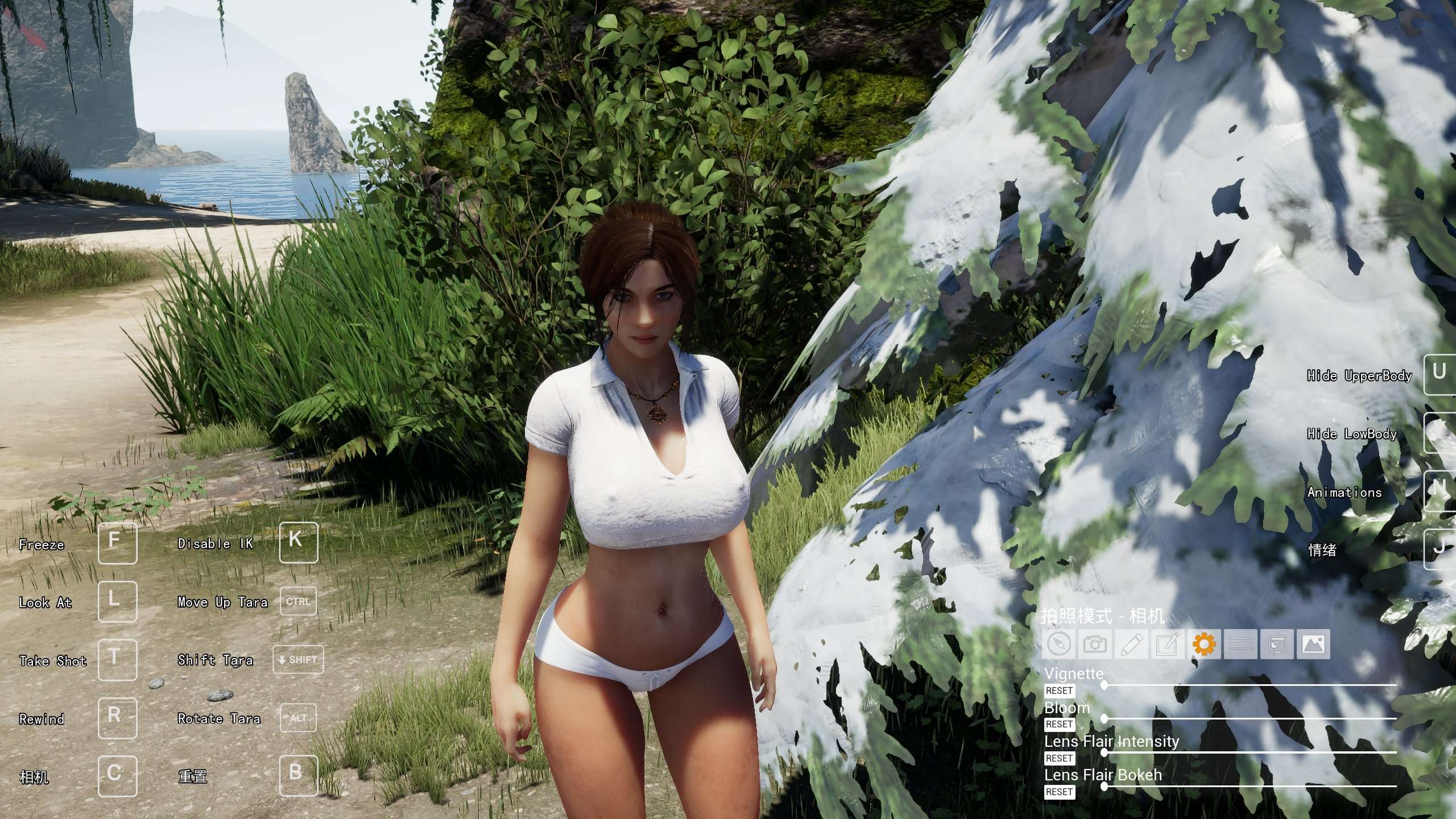Image resolution: width=1456 pixels, height=819 pixels.
Task: Reset the Bloom setting
Action: click(1059, 724)
